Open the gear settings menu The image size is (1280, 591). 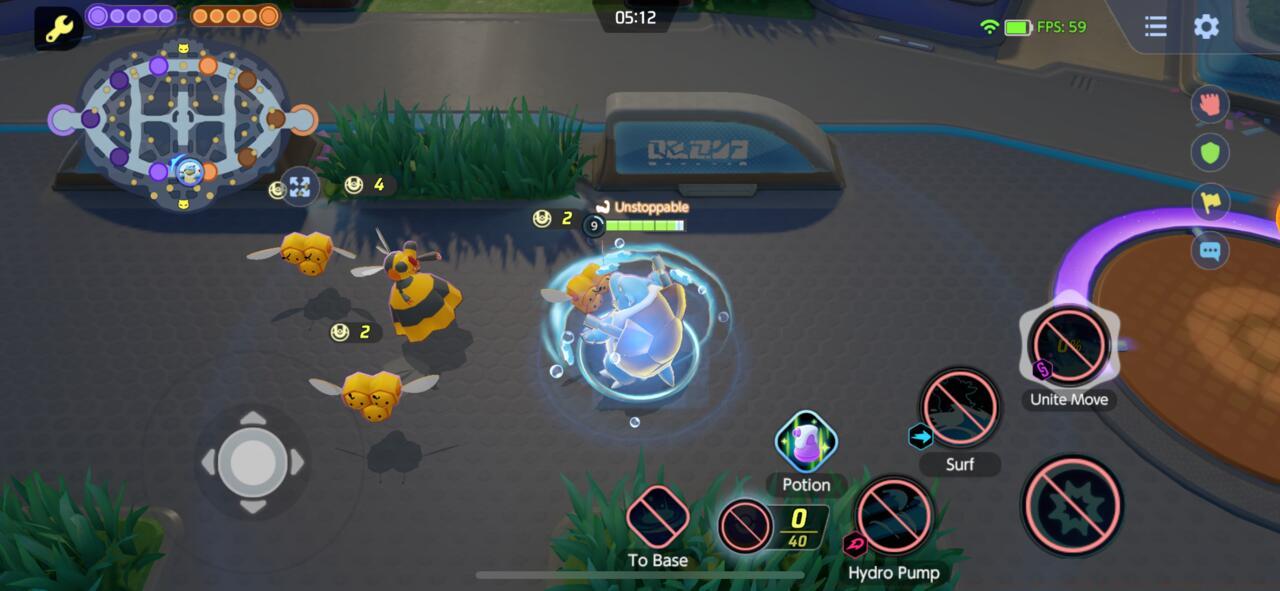(x=1206, y=27)
